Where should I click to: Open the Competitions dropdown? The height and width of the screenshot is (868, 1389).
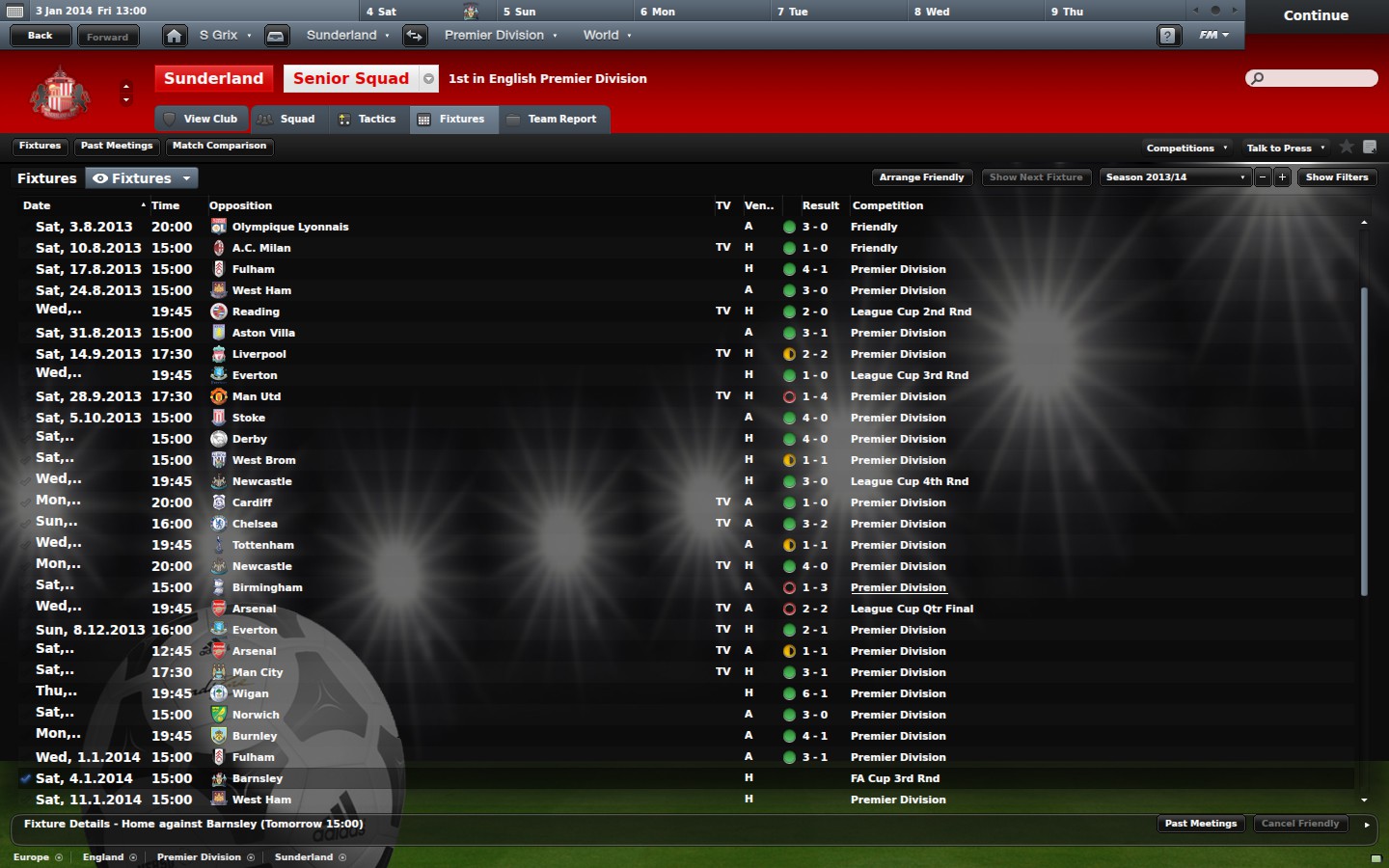(x=1185, y=149)
